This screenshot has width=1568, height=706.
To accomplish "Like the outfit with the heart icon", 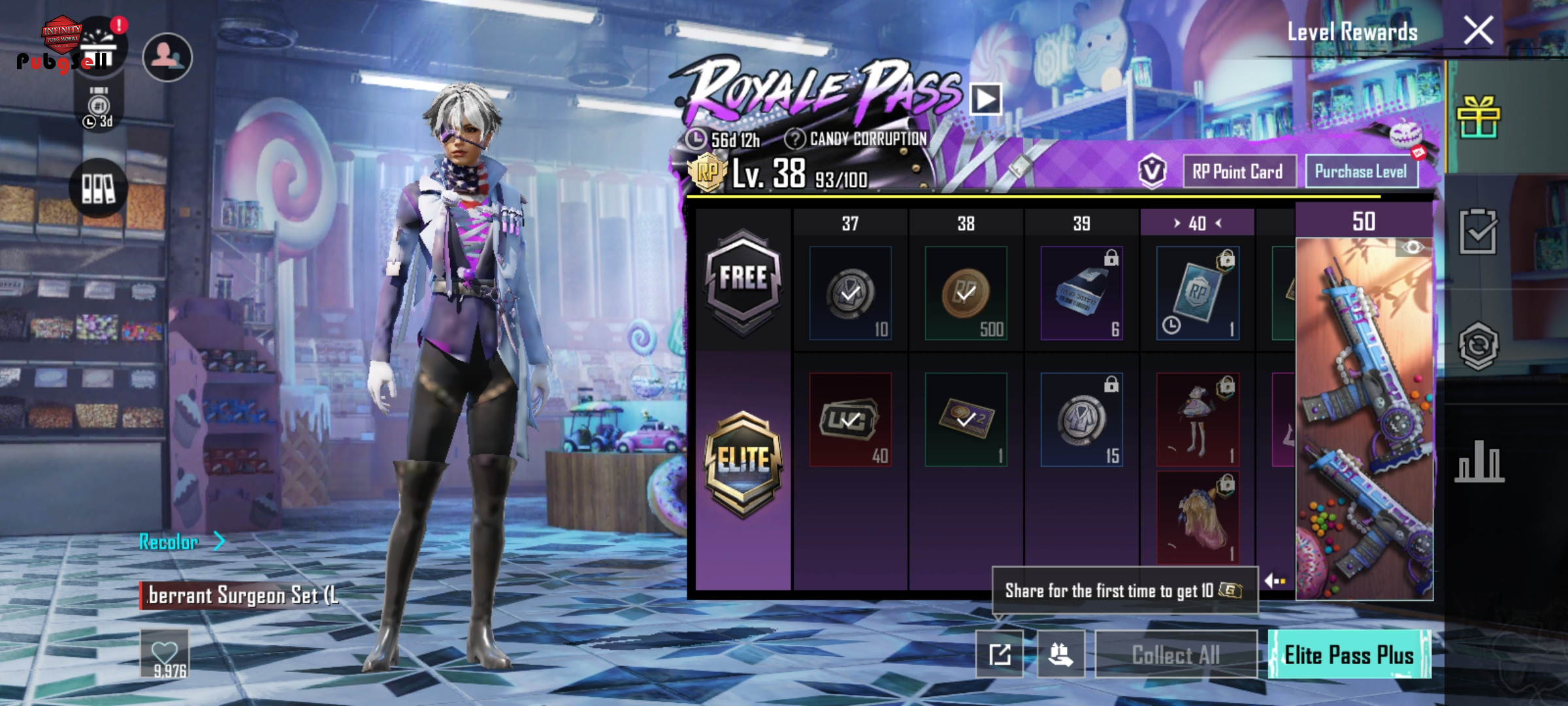I will tap(165, 654).
